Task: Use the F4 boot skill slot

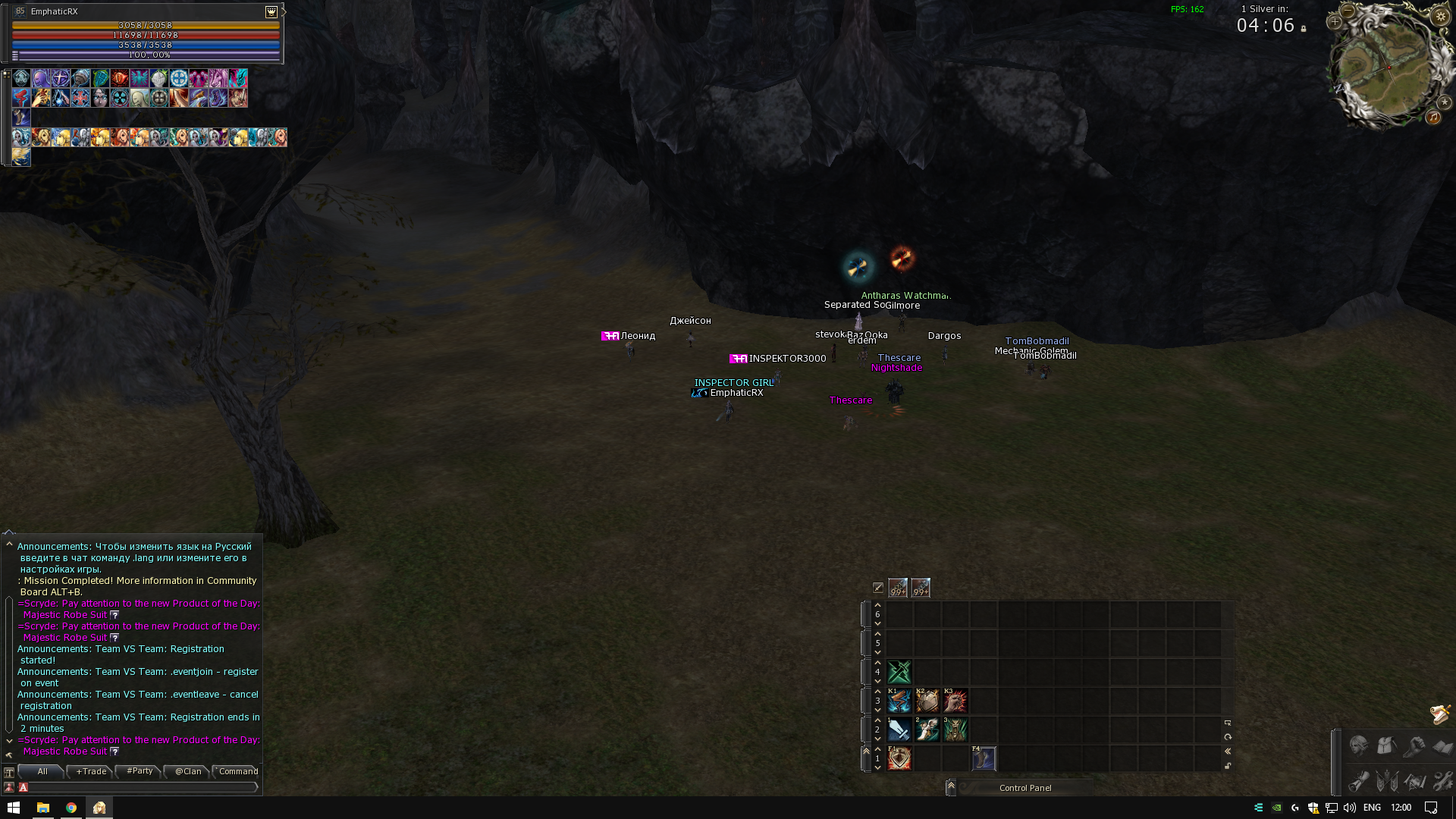Action: 984,758
